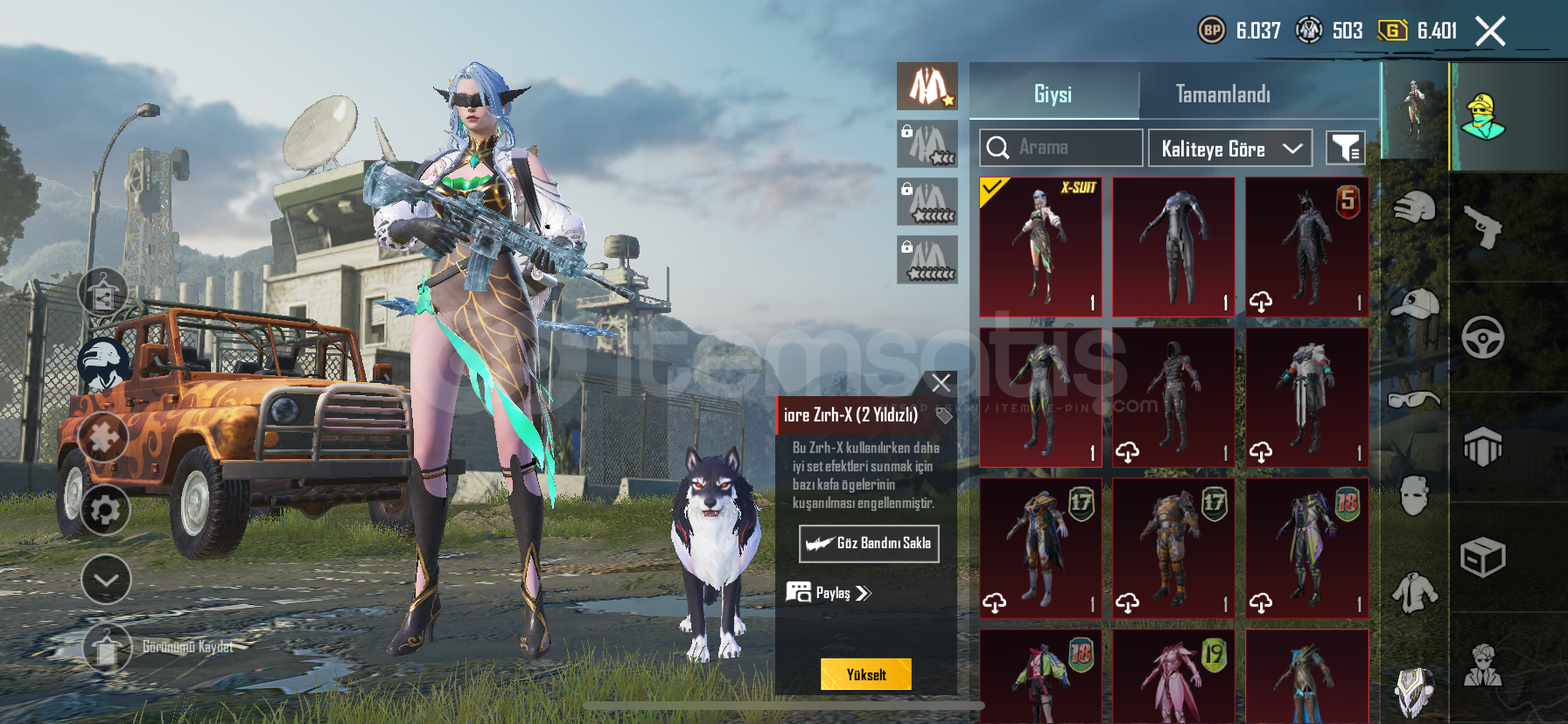Open the Kaliteye Göre sort dropdown

[1229, 149]
